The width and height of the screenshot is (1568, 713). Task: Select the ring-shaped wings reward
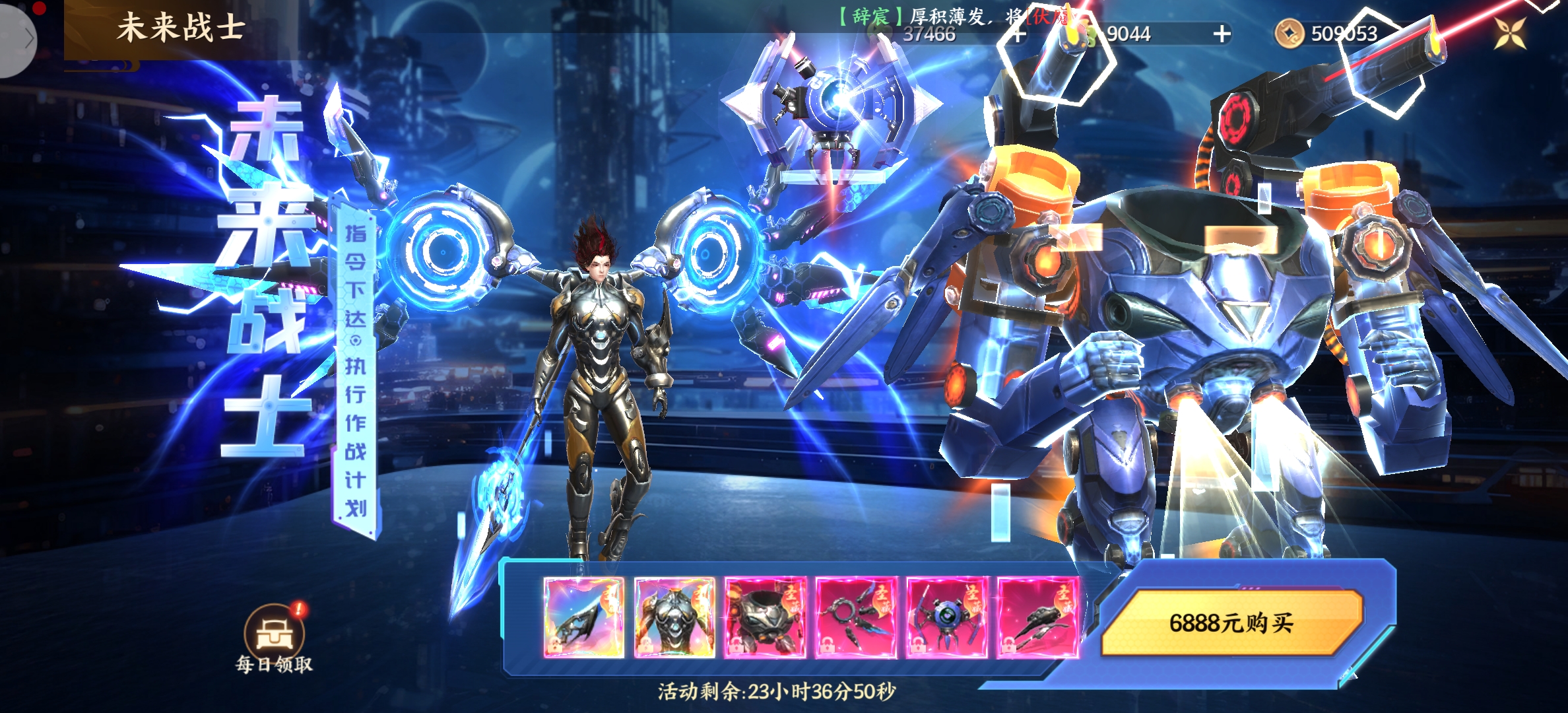pos(856,617)
